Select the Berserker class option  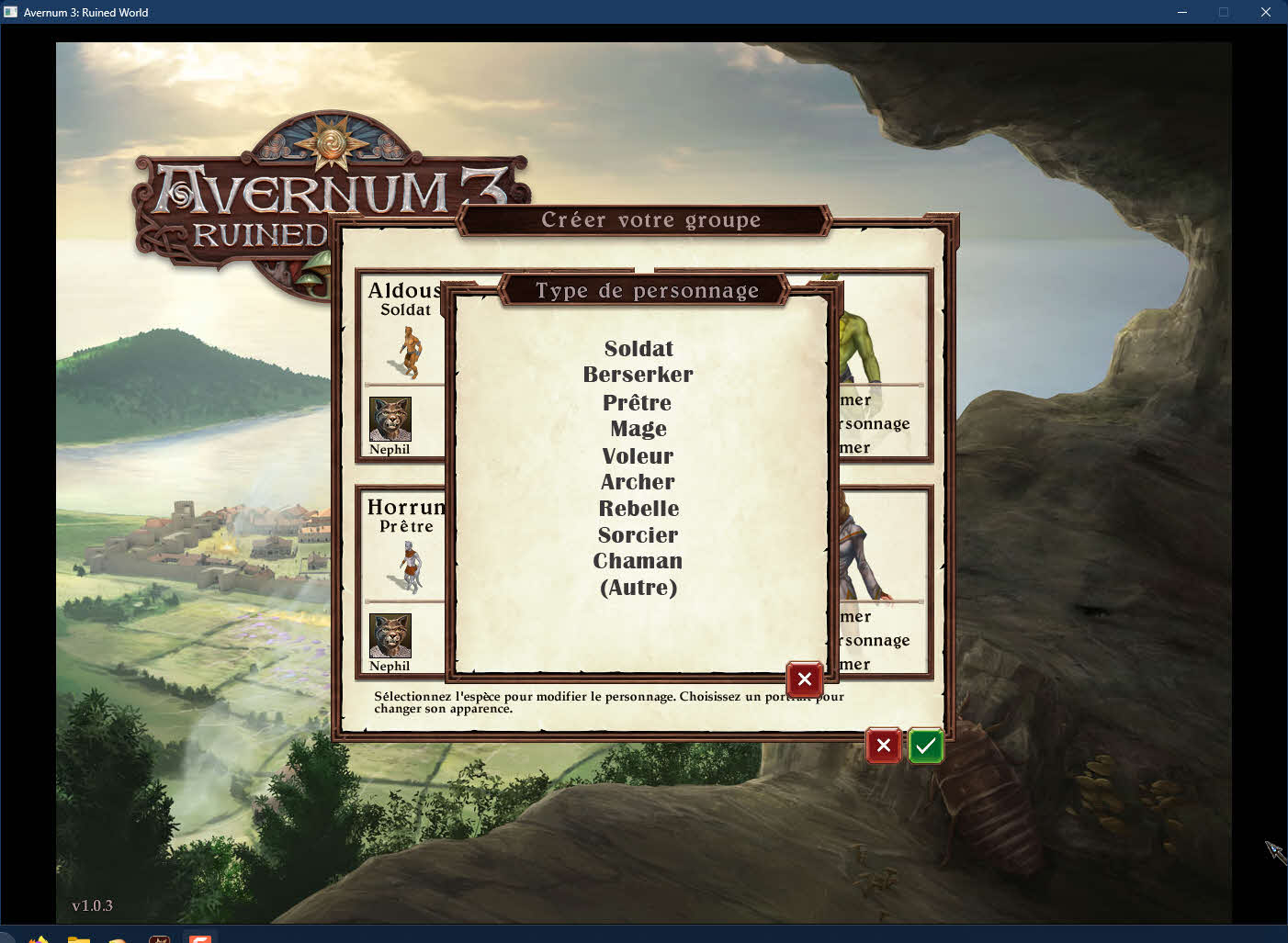pos(638,375)
